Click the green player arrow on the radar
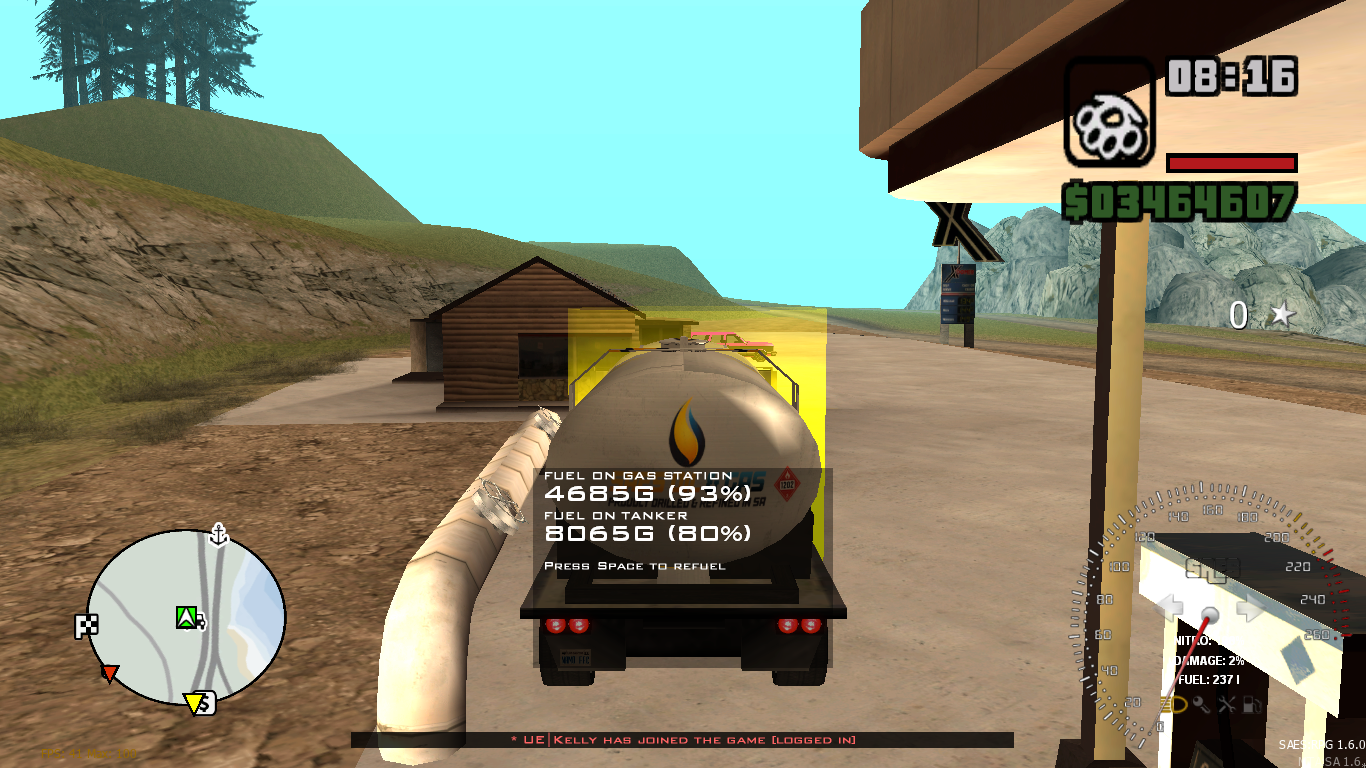The width and height of the screenshot is (1366, 768). (185, 616)
